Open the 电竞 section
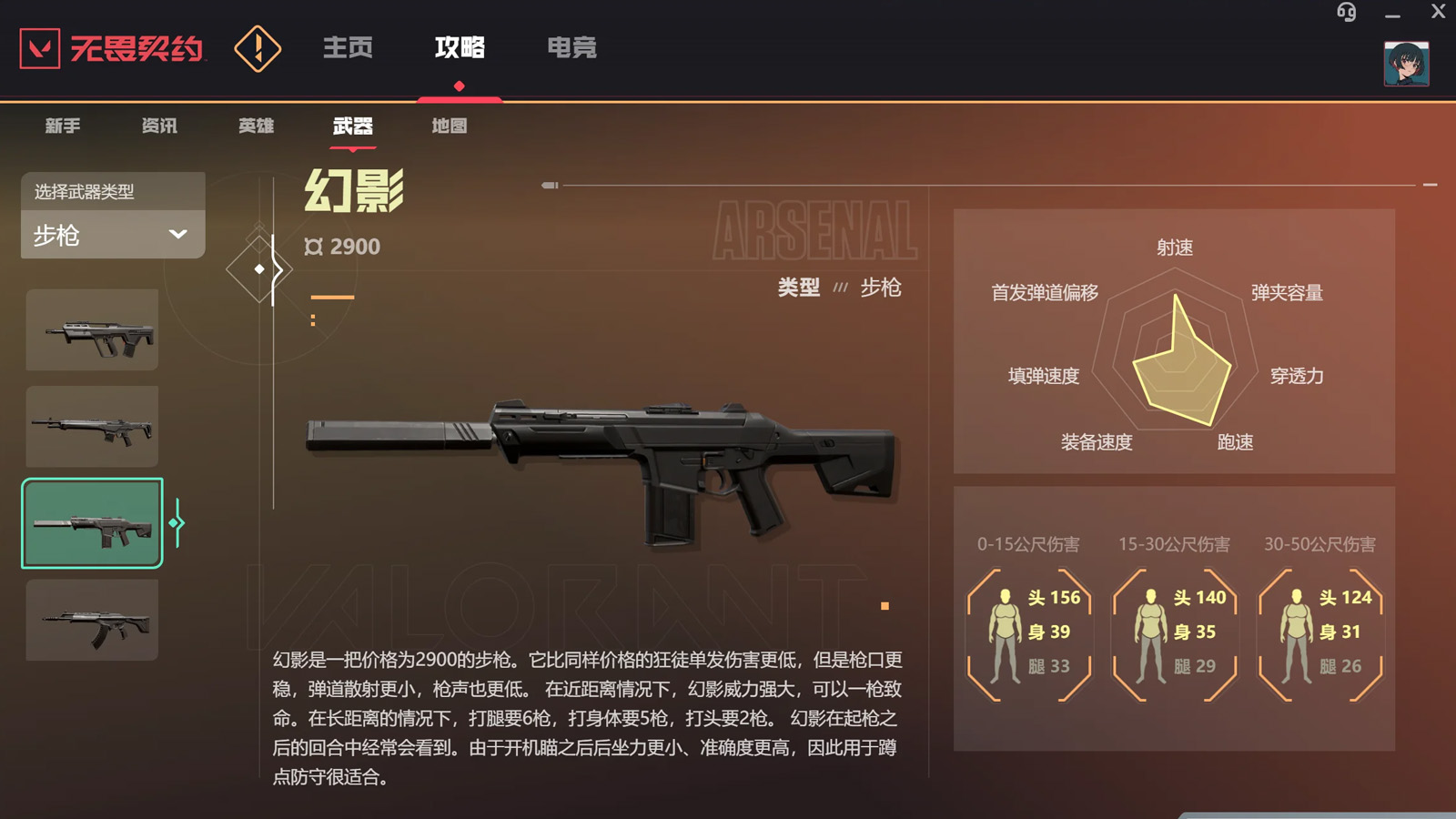This screenshot has height=819, width=1456. tap(572, 49)
